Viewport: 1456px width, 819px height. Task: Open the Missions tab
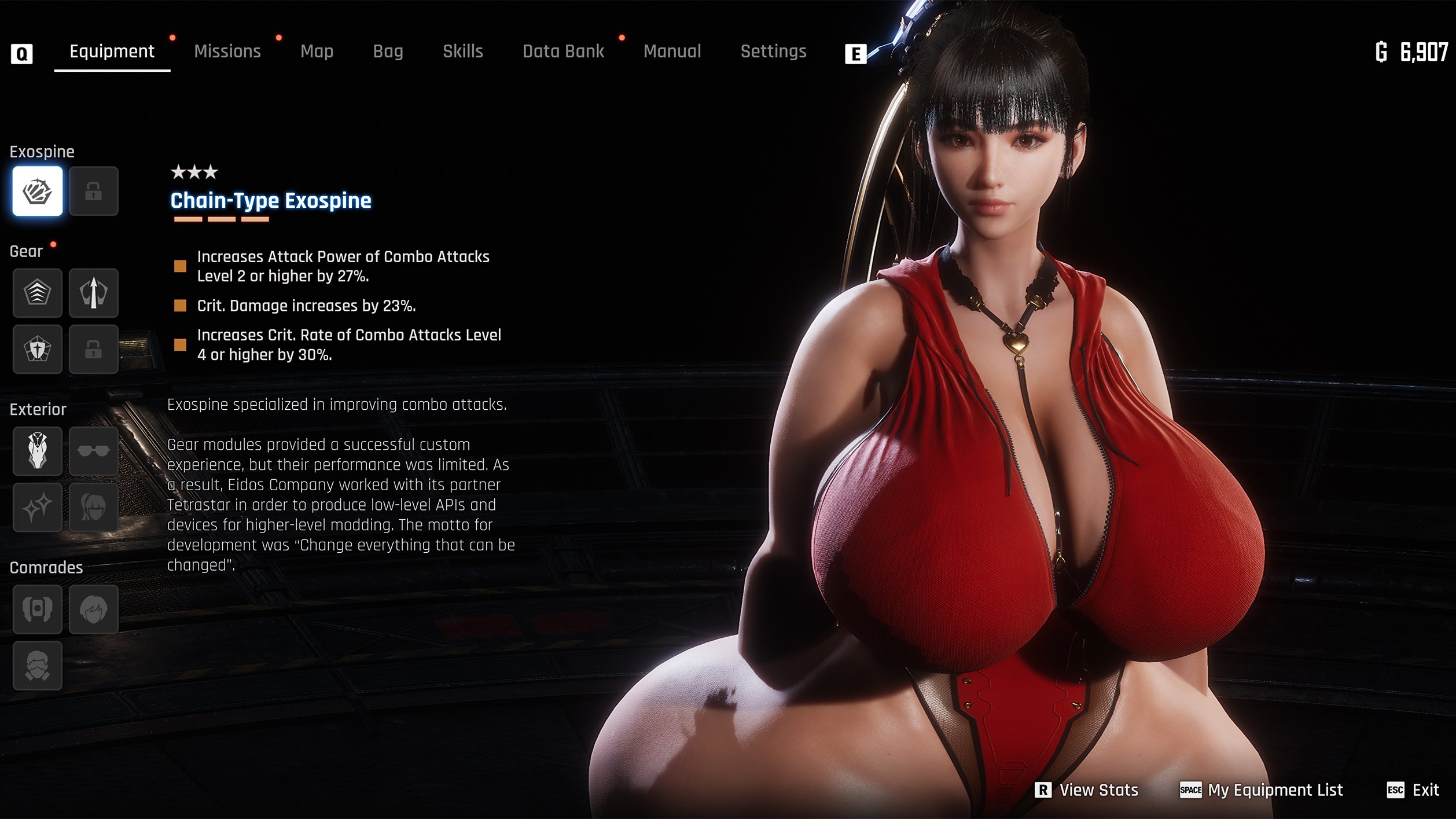(x=227, y=52)
